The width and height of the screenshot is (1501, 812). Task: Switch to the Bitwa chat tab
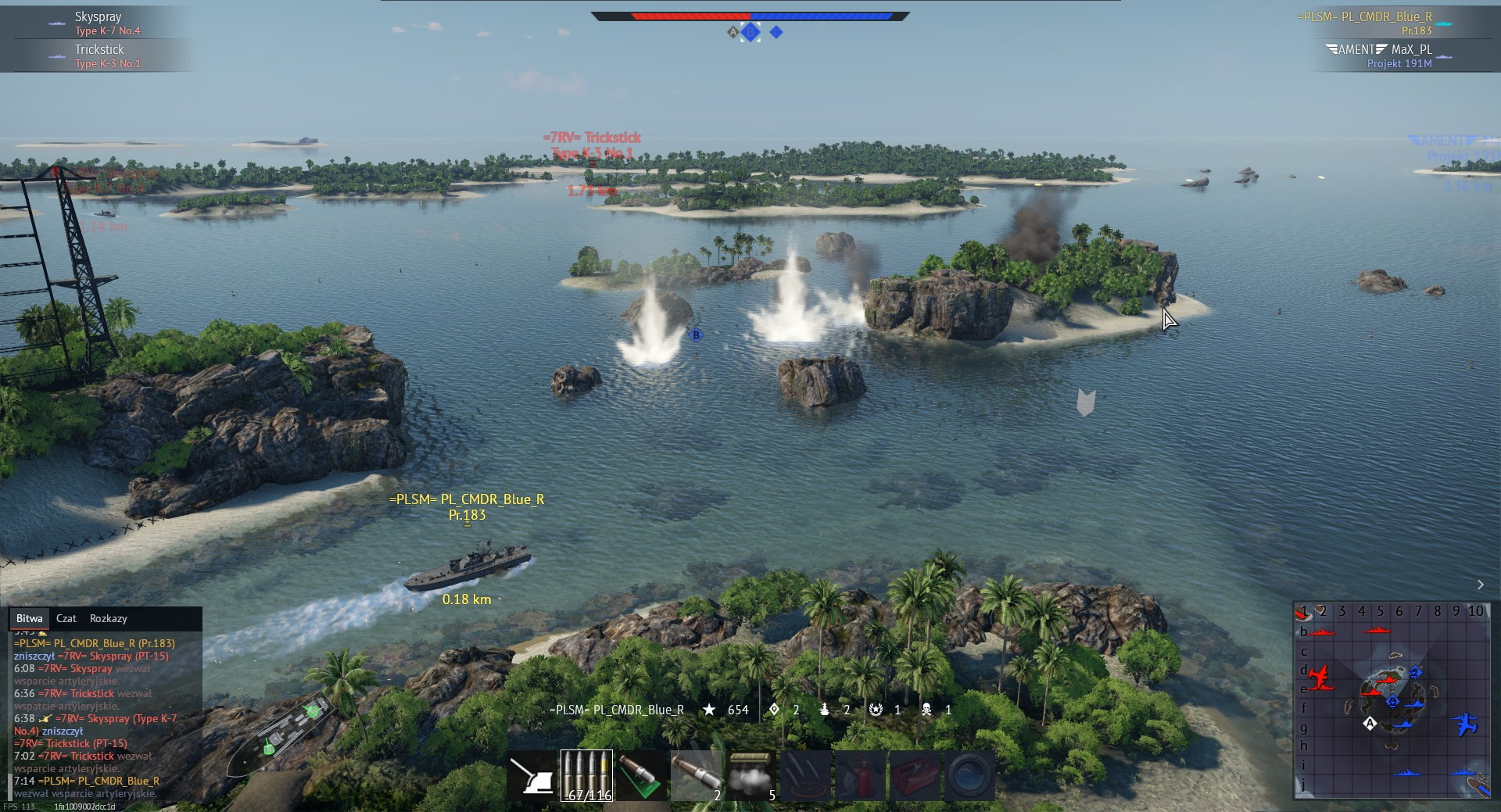[30, 618]
